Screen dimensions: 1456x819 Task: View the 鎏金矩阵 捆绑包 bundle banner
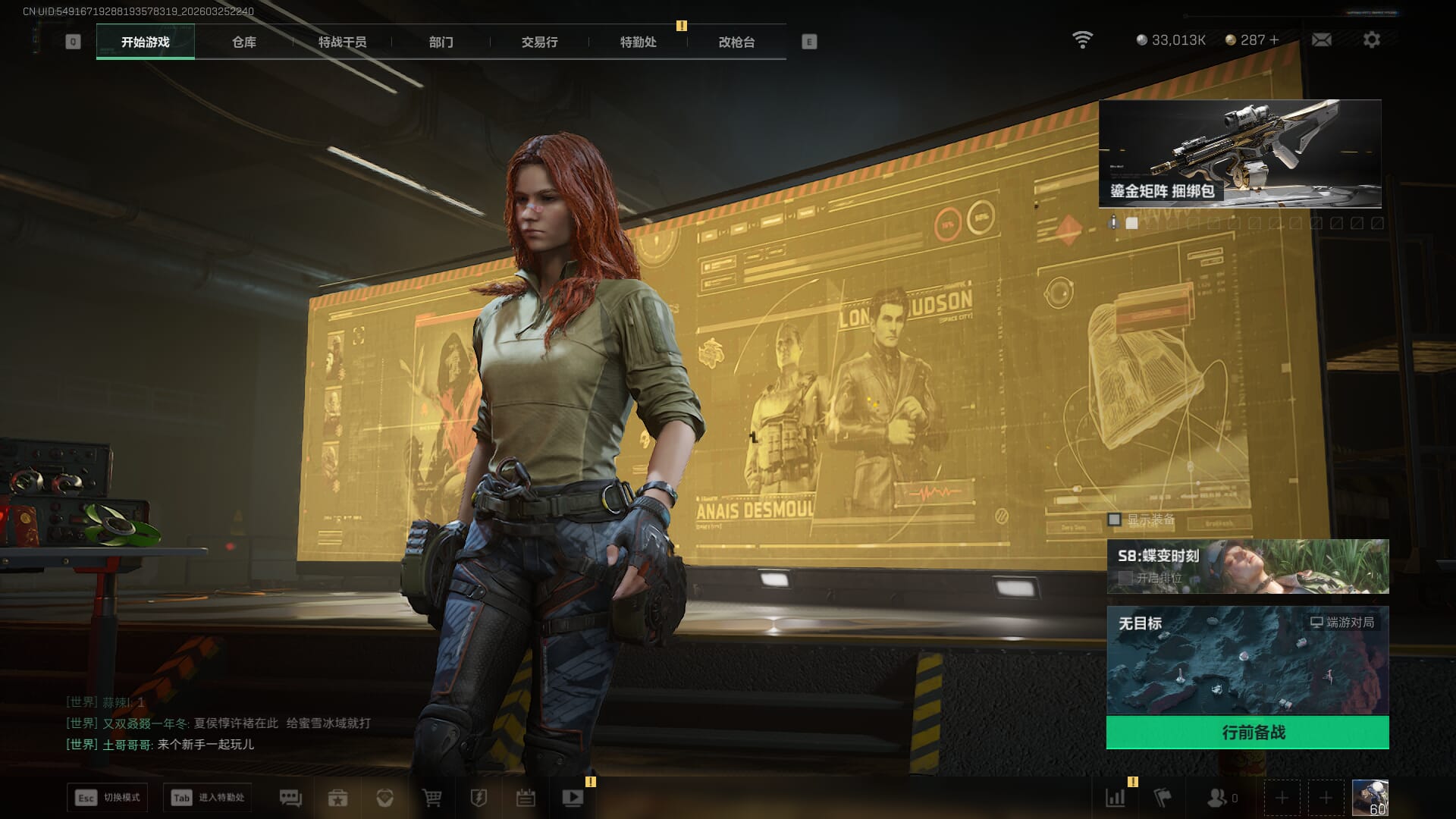coord(1239,154)
